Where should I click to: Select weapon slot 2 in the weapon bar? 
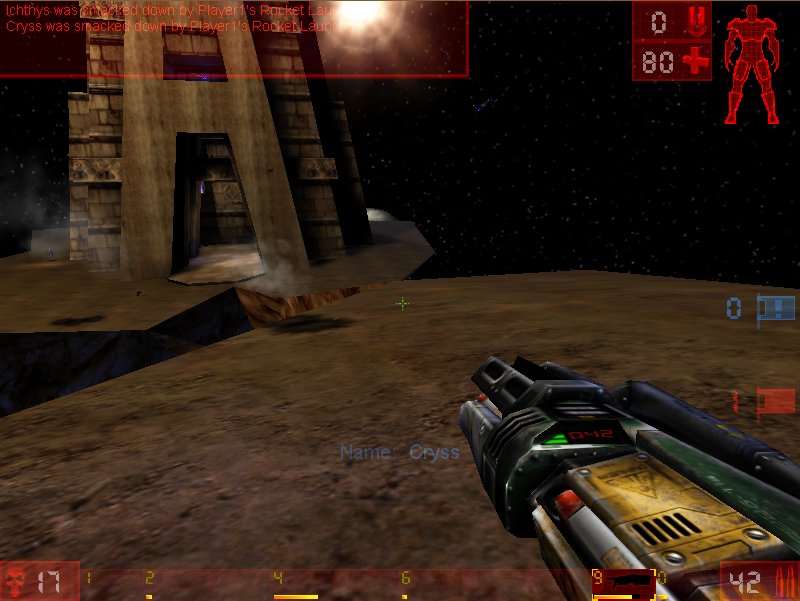coord(150,582)
